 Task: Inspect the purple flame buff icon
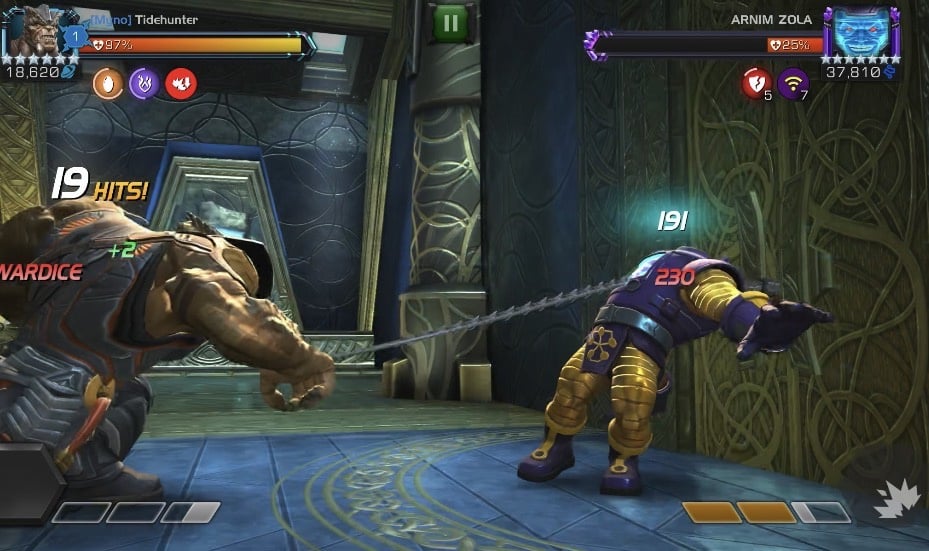click(x=144, y=83)
